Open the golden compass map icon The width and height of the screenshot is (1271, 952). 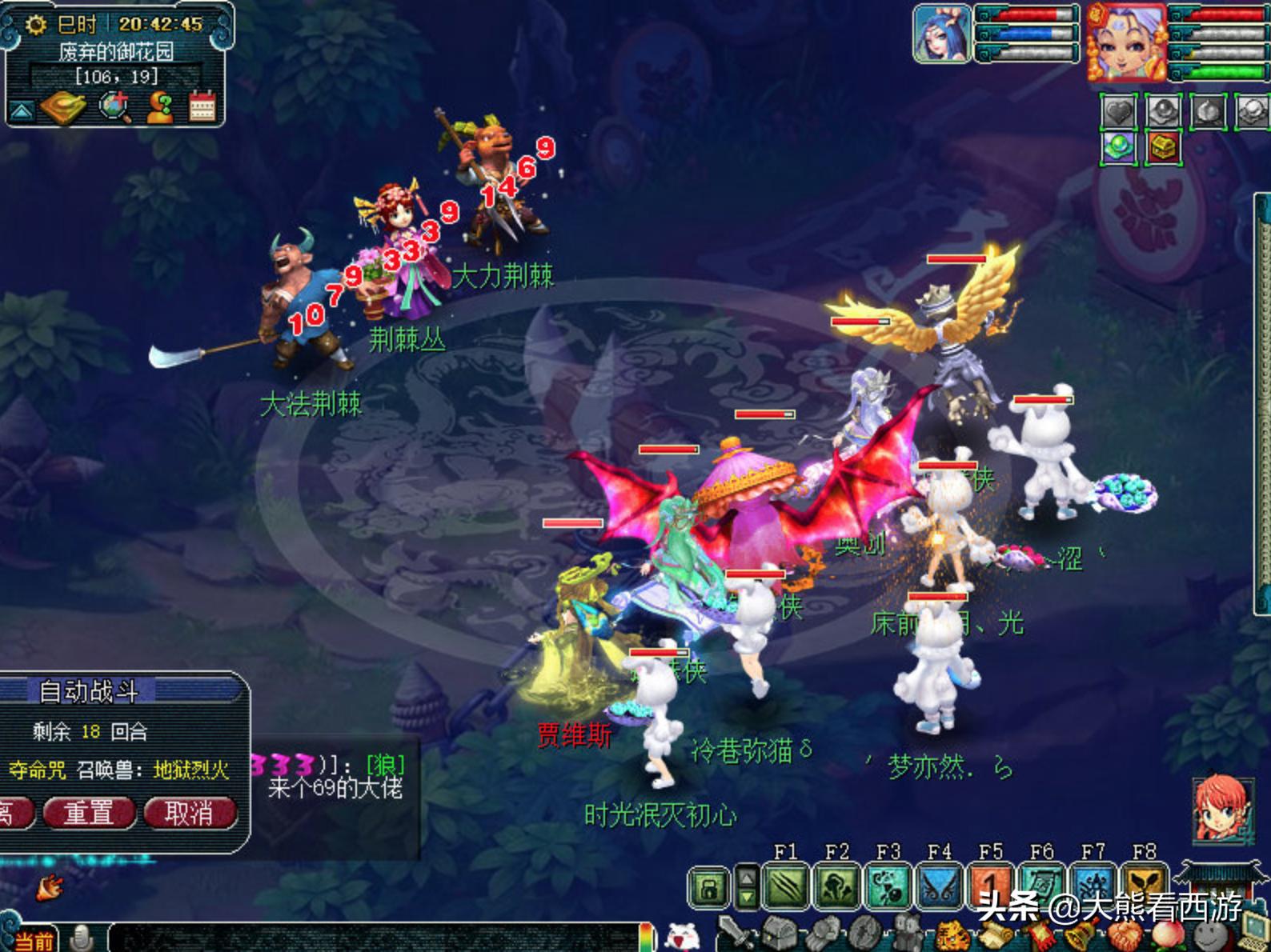tap(63, 107)
